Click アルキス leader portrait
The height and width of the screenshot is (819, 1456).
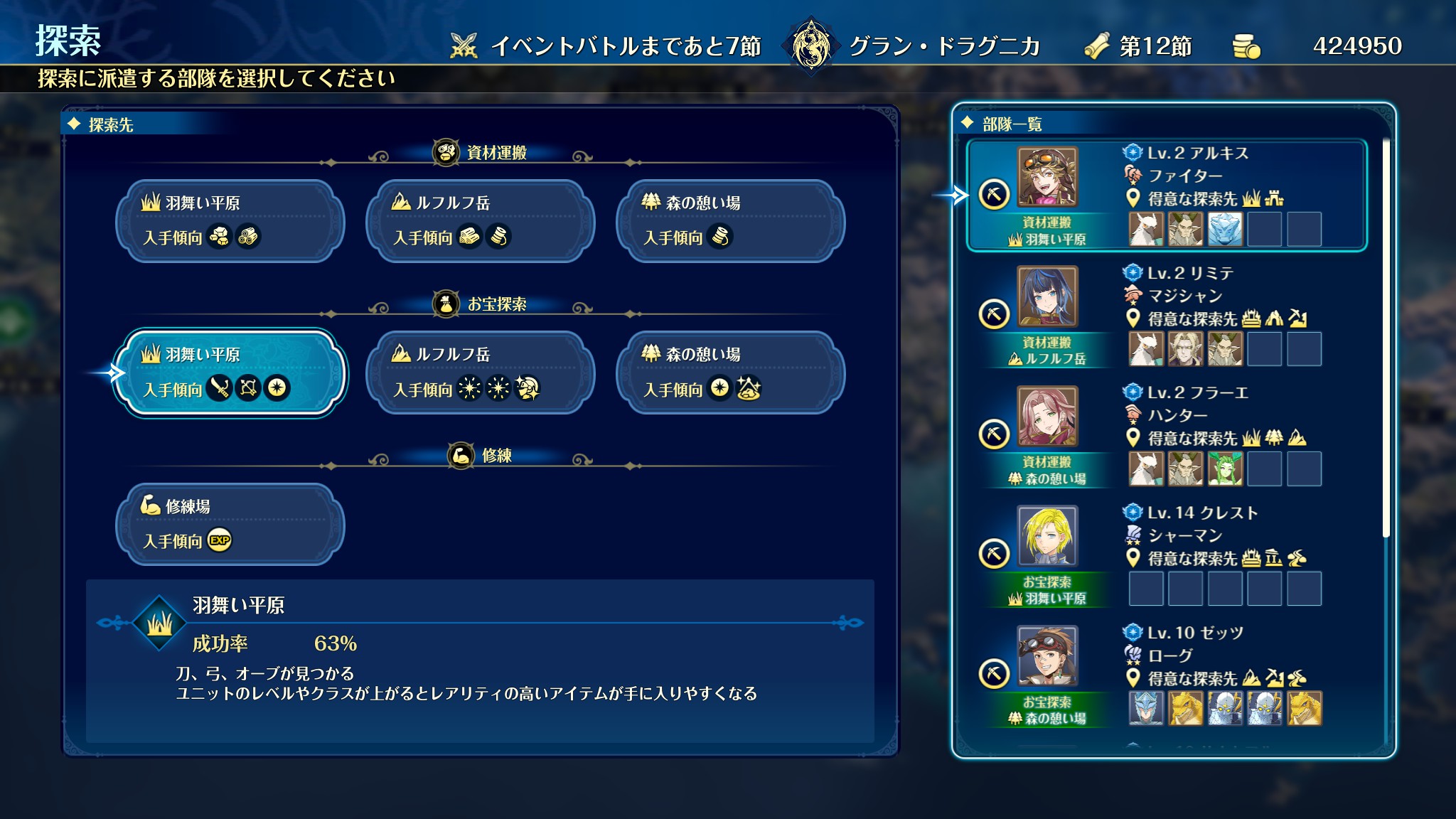coord(1046,176)
